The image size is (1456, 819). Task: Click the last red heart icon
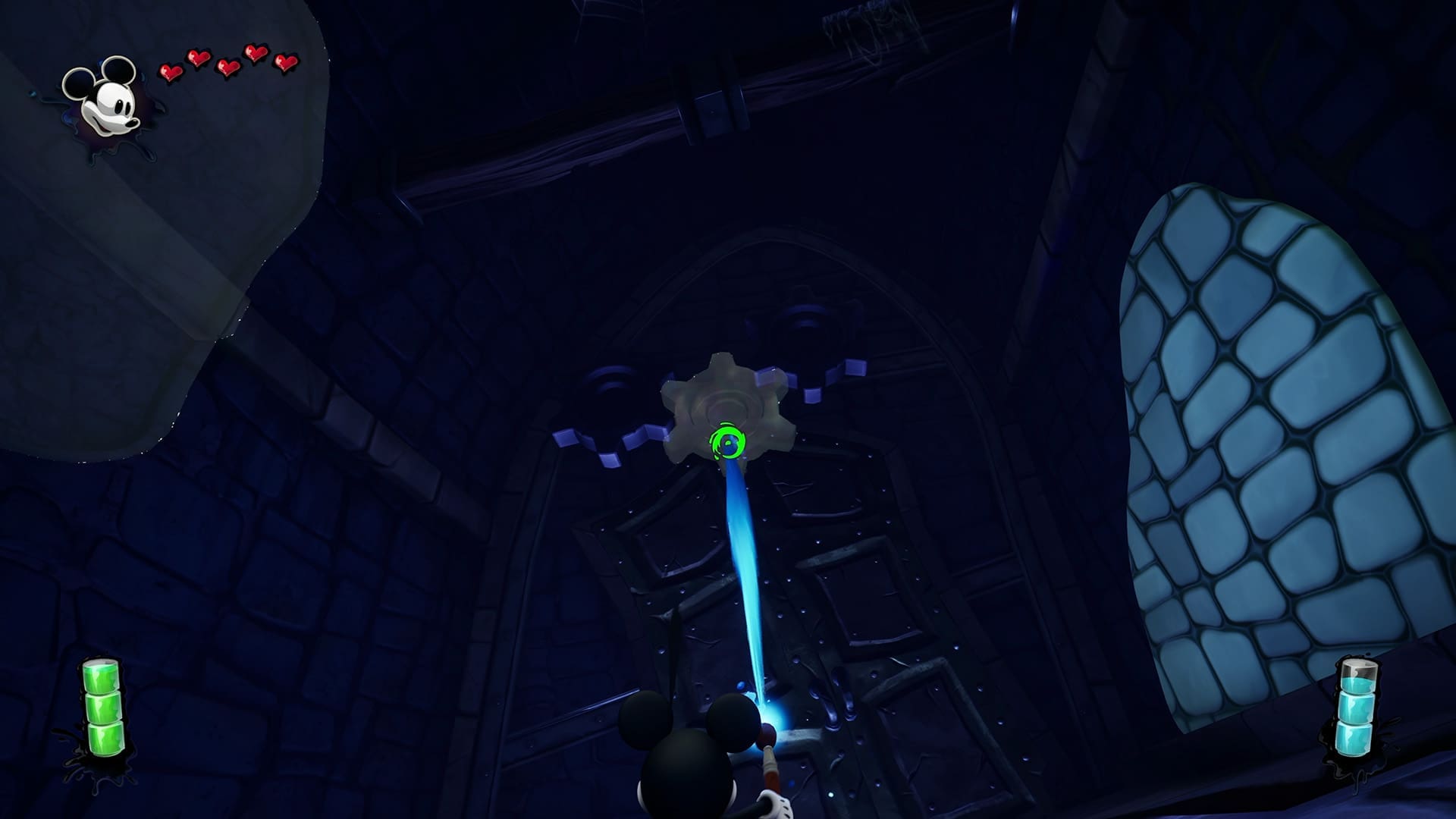point(284,61)
